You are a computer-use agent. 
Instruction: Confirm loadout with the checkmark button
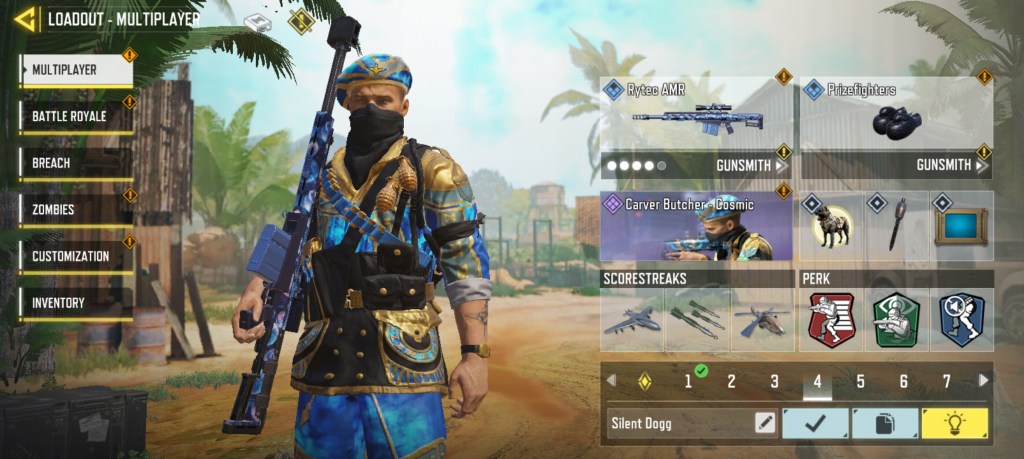tap(815, 423)
